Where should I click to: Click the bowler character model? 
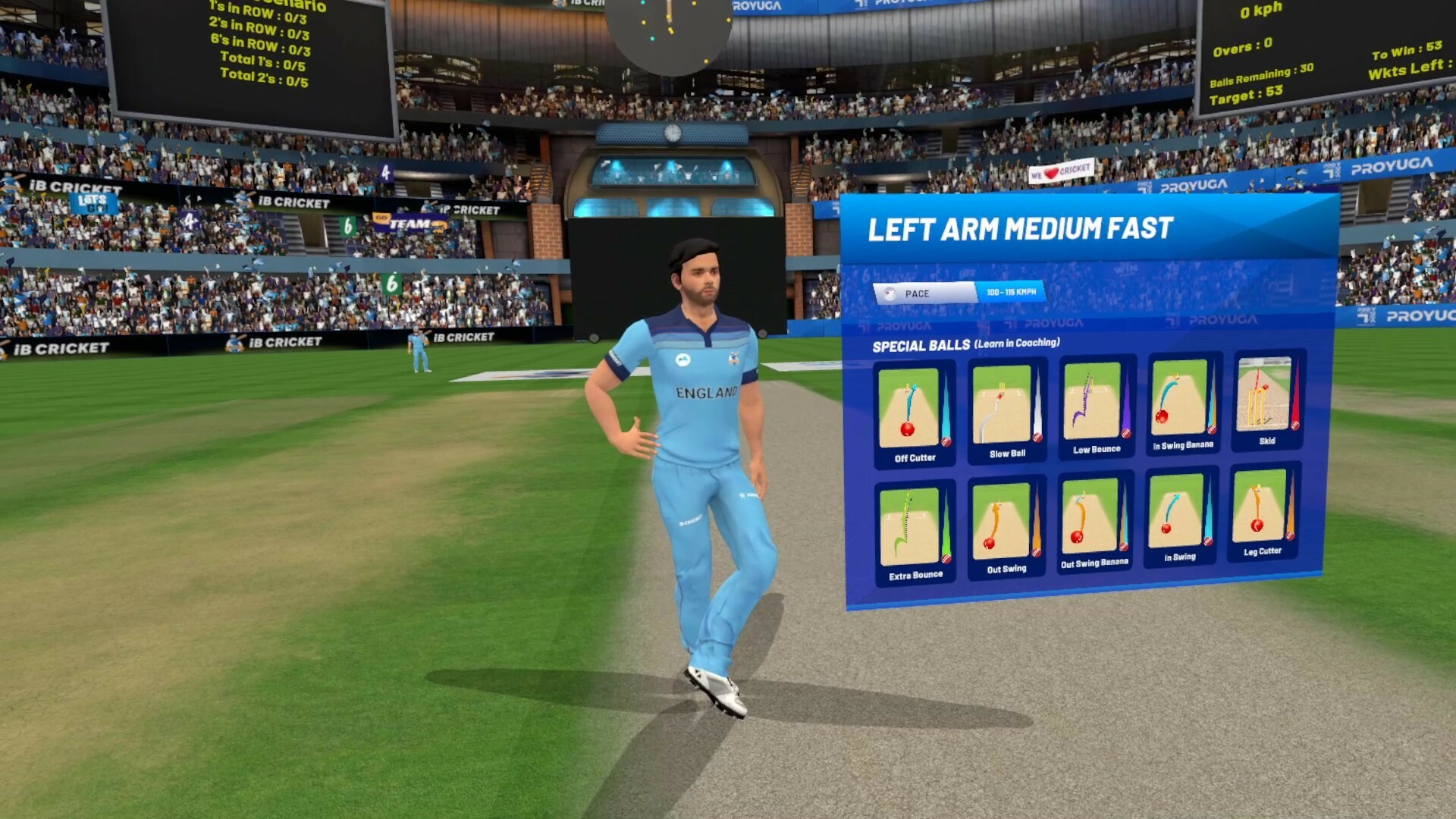pos(701,455)
